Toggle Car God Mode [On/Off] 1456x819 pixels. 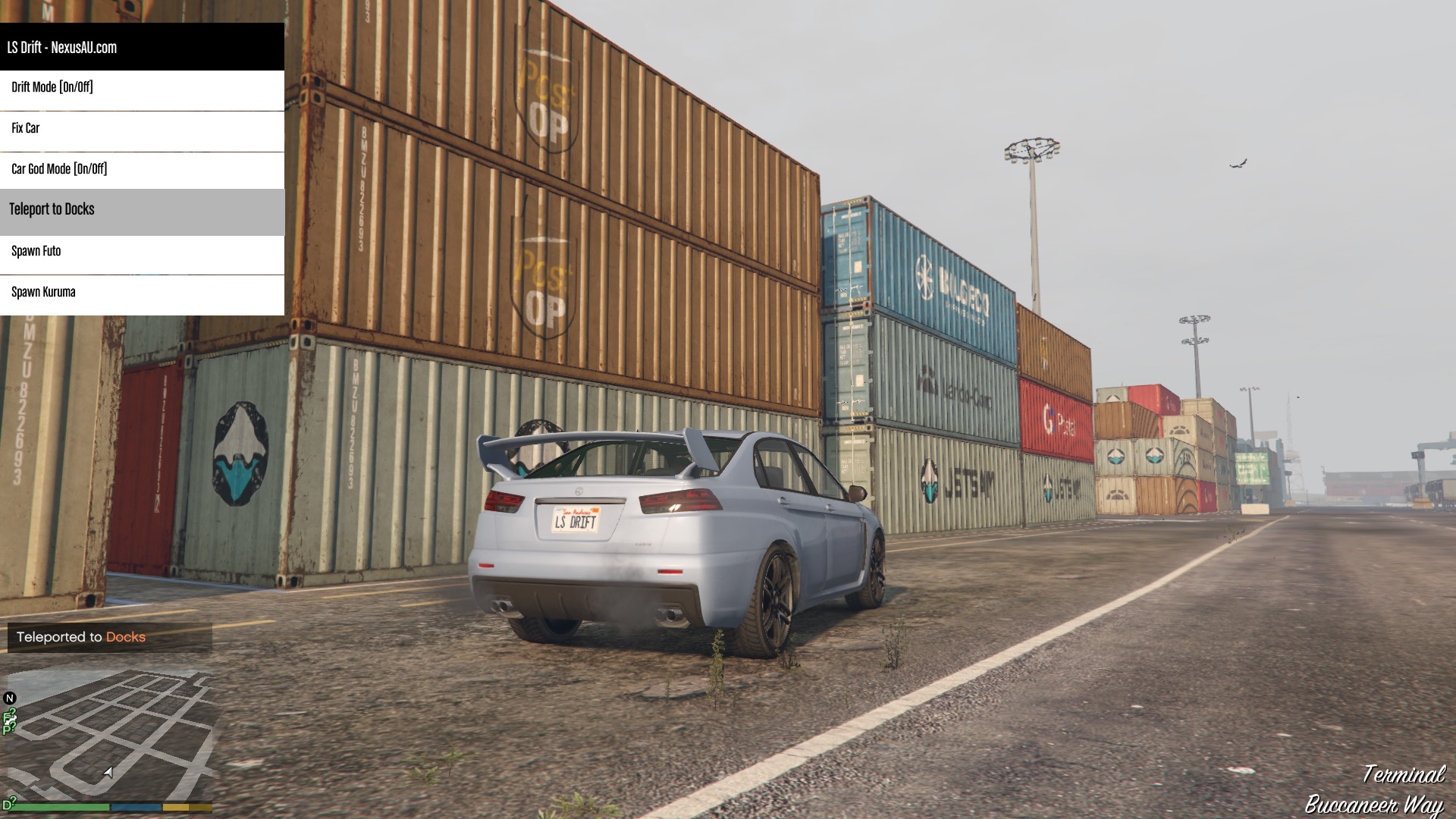pyautogui.click(x=142, y=170)
